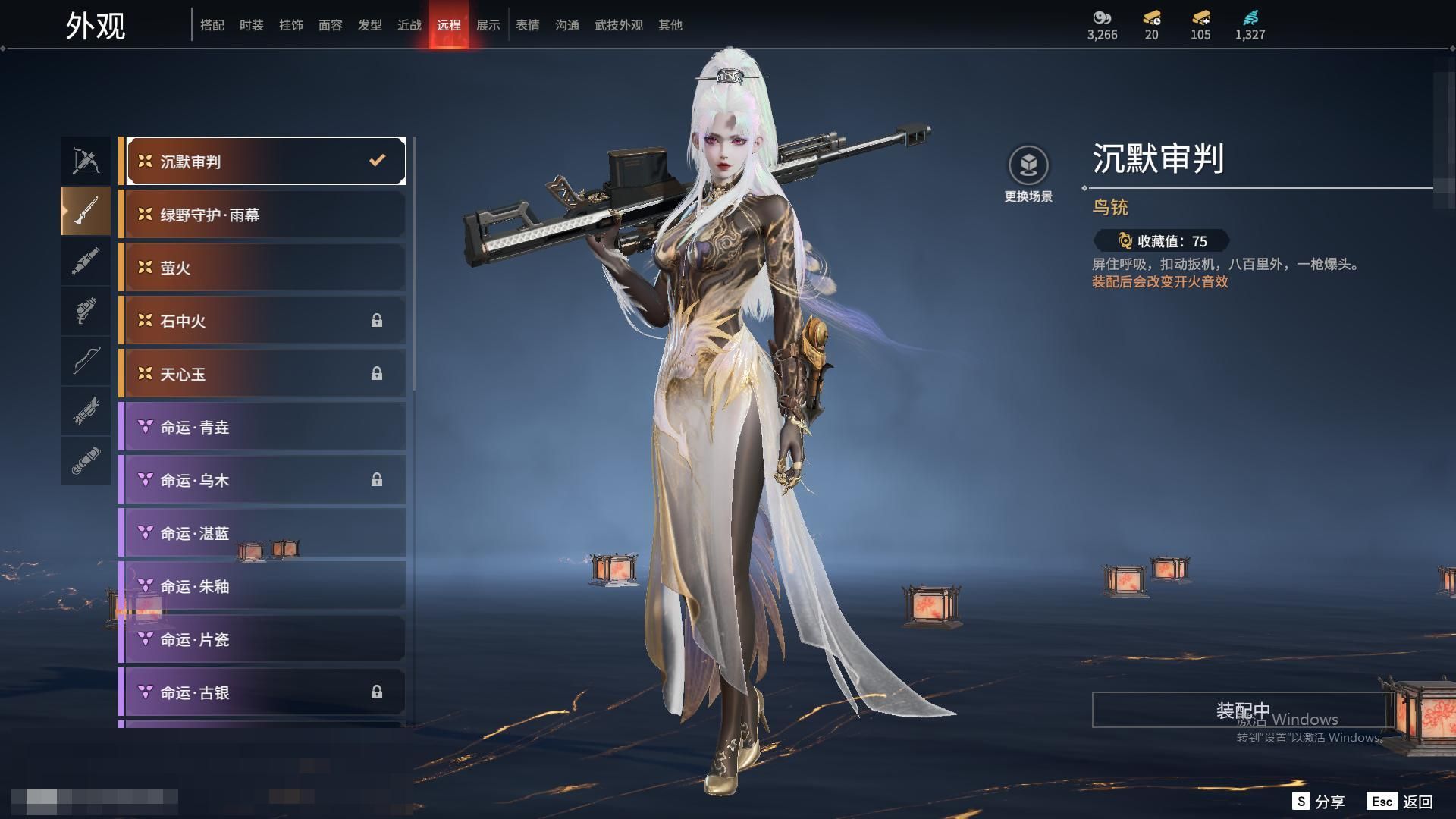Select the bow weapon category icon

point(86,362)
